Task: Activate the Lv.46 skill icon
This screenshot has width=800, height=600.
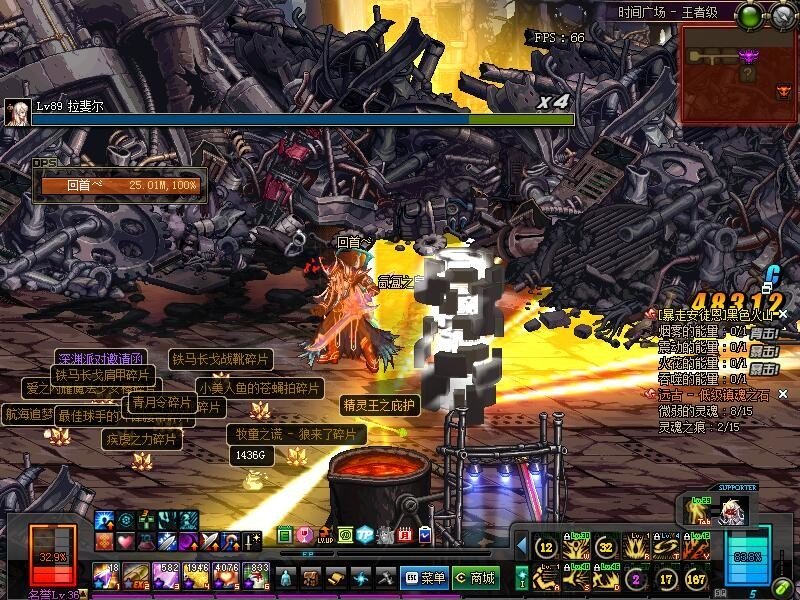Action: pyautogui.click(x=607, y=579)
